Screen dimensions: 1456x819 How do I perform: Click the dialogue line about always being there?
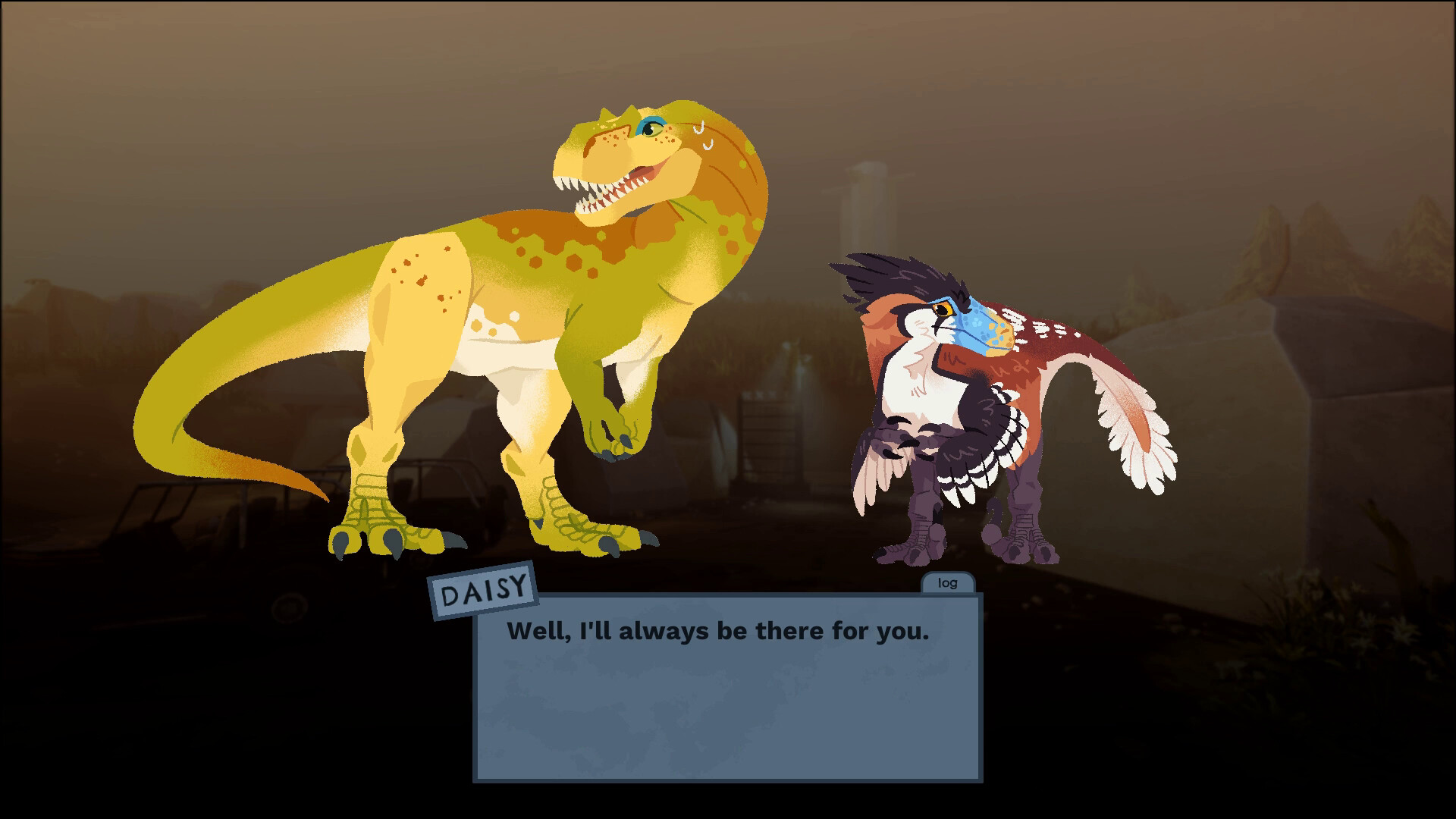pos(720,630)
